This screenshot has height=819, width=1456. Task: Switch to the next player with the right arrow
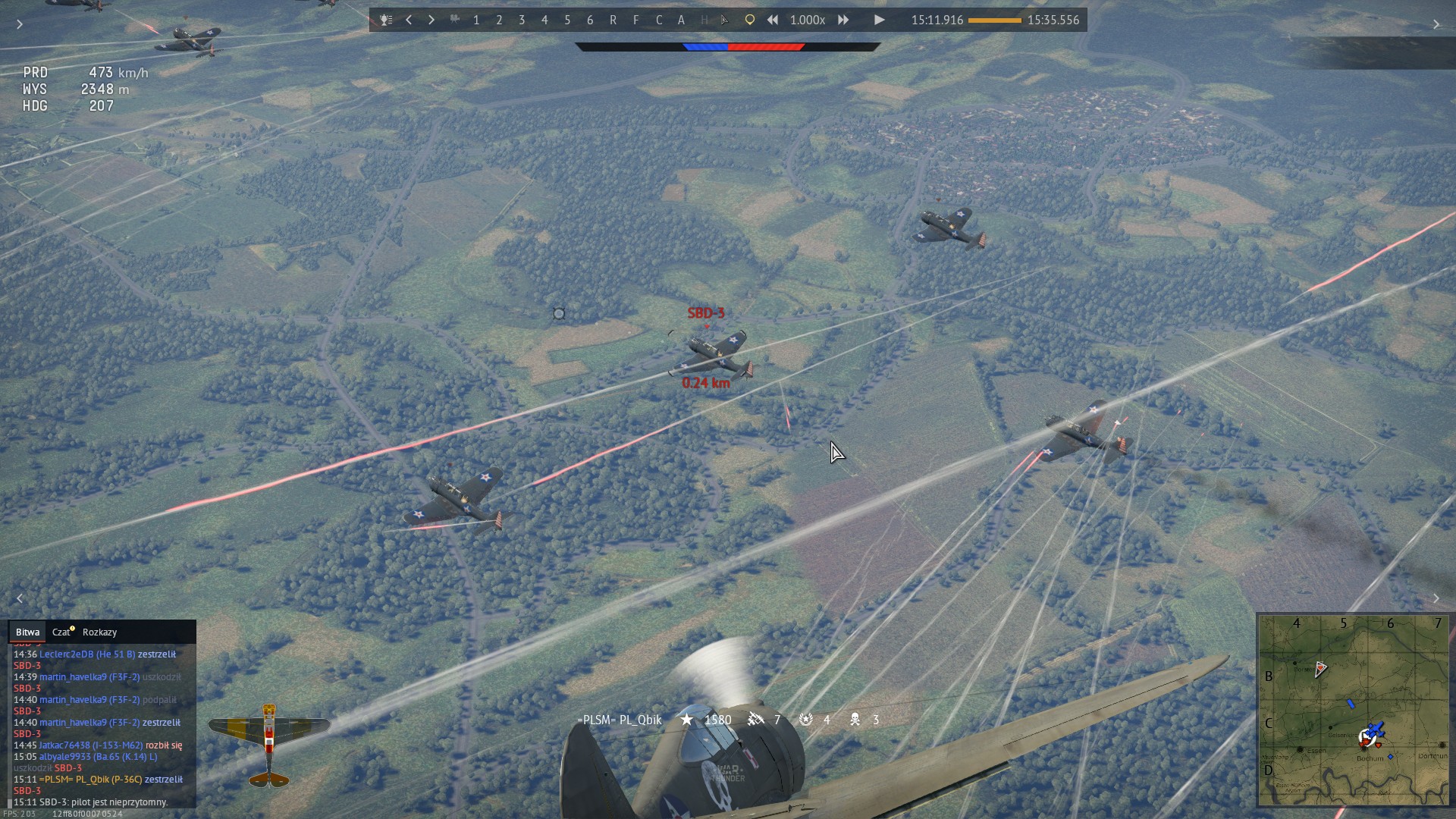[x=431, y=20]
